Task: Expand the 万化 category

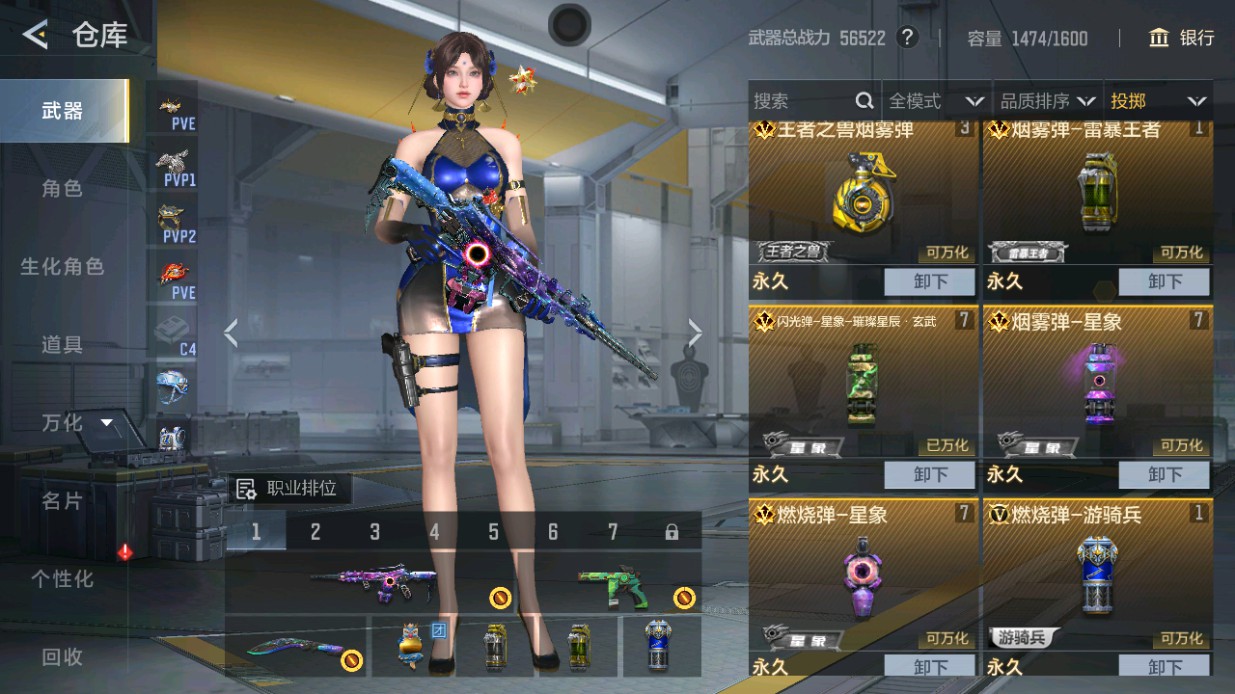Action: [x=76, y=423]
